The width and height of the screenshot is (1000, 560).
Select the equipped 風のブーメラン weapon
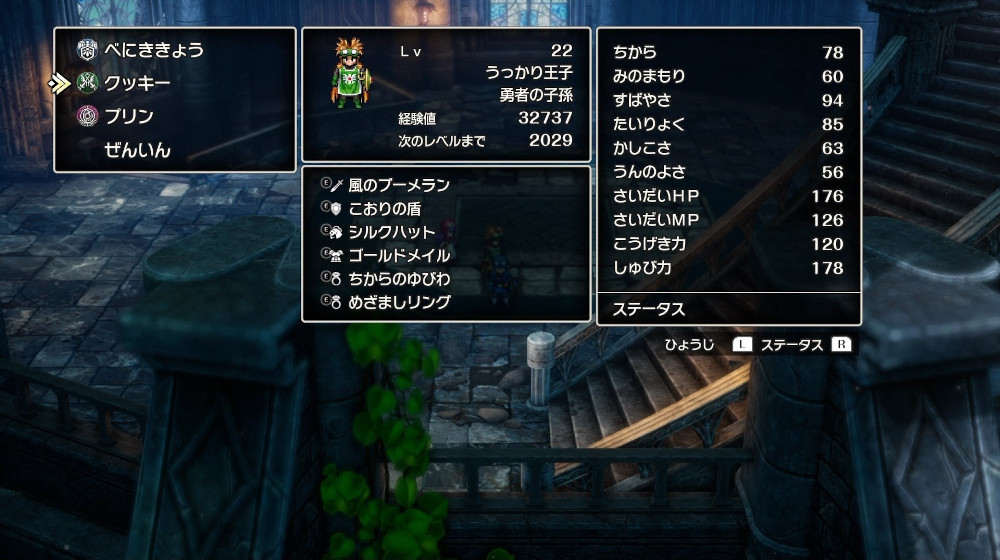pyautogui.click(x=399, y=185)
